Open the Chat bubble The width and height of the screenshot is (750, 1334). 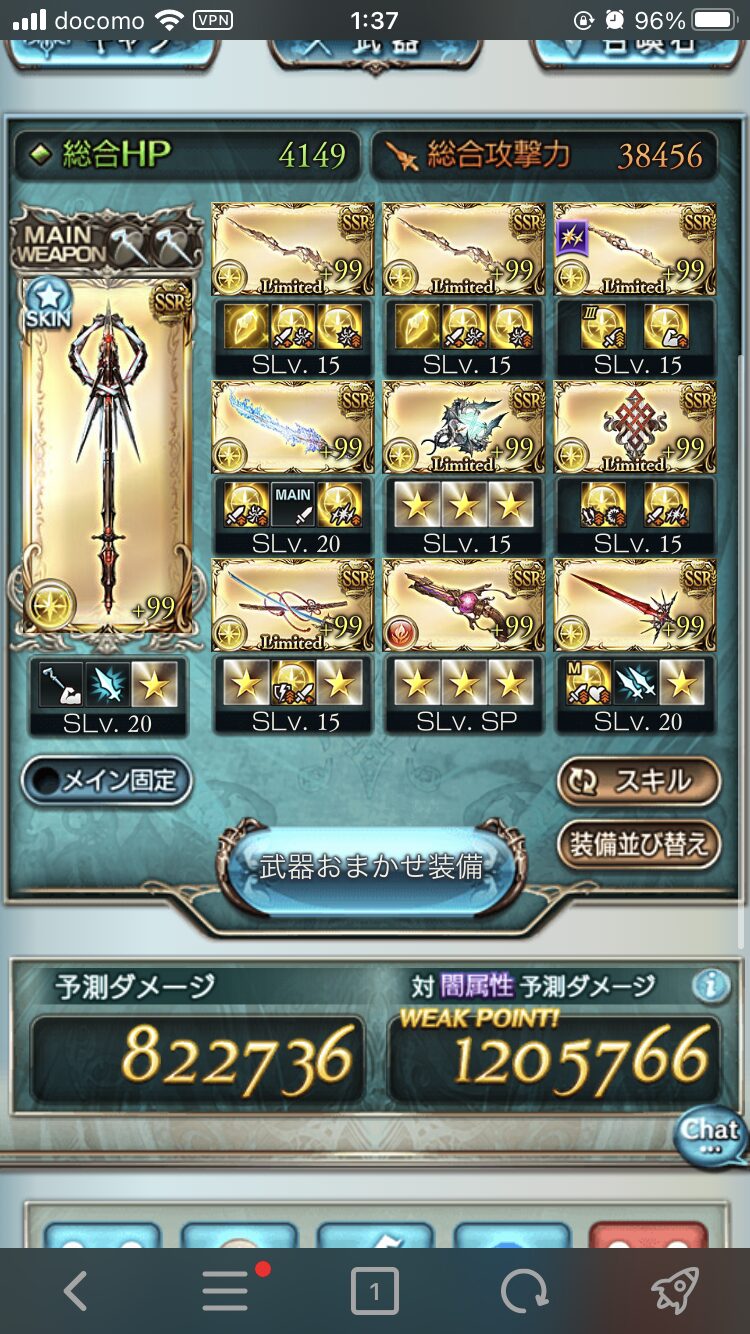tap(709, 1135)
